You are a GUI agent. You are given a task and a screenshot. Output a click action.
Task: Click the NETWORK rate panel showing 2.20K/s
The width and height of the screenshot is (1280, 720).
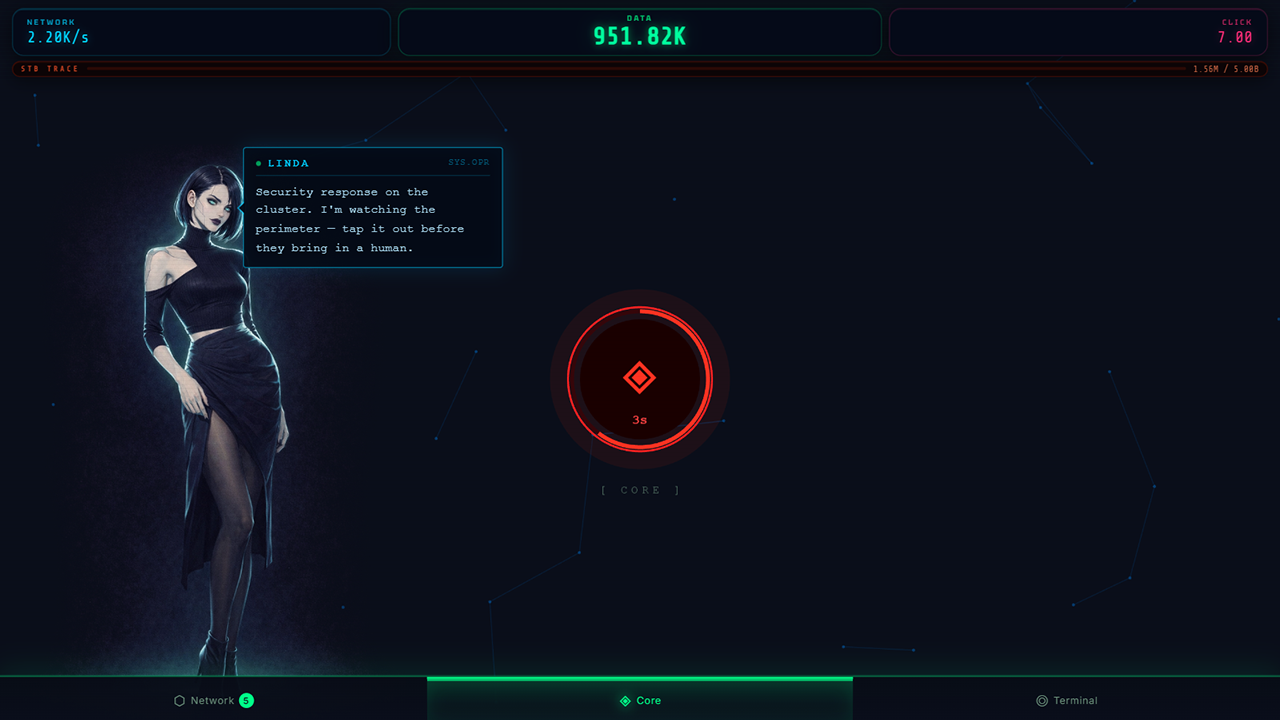tap(200, 32)
